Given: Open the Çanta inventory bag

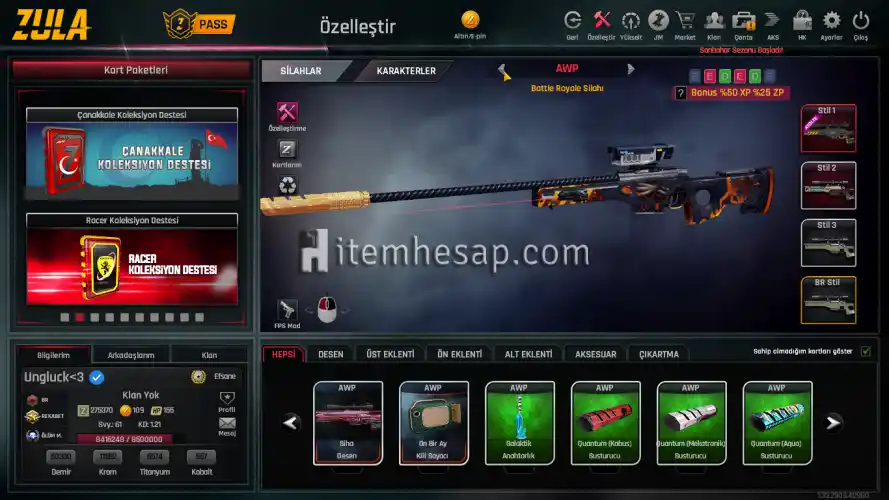Looking at the screenshot, I should [743, 22].
